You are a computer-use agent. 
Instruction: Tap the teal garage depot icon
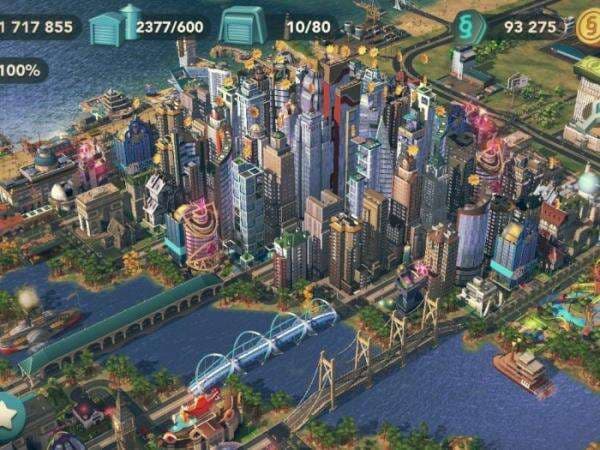coord(242,24)
